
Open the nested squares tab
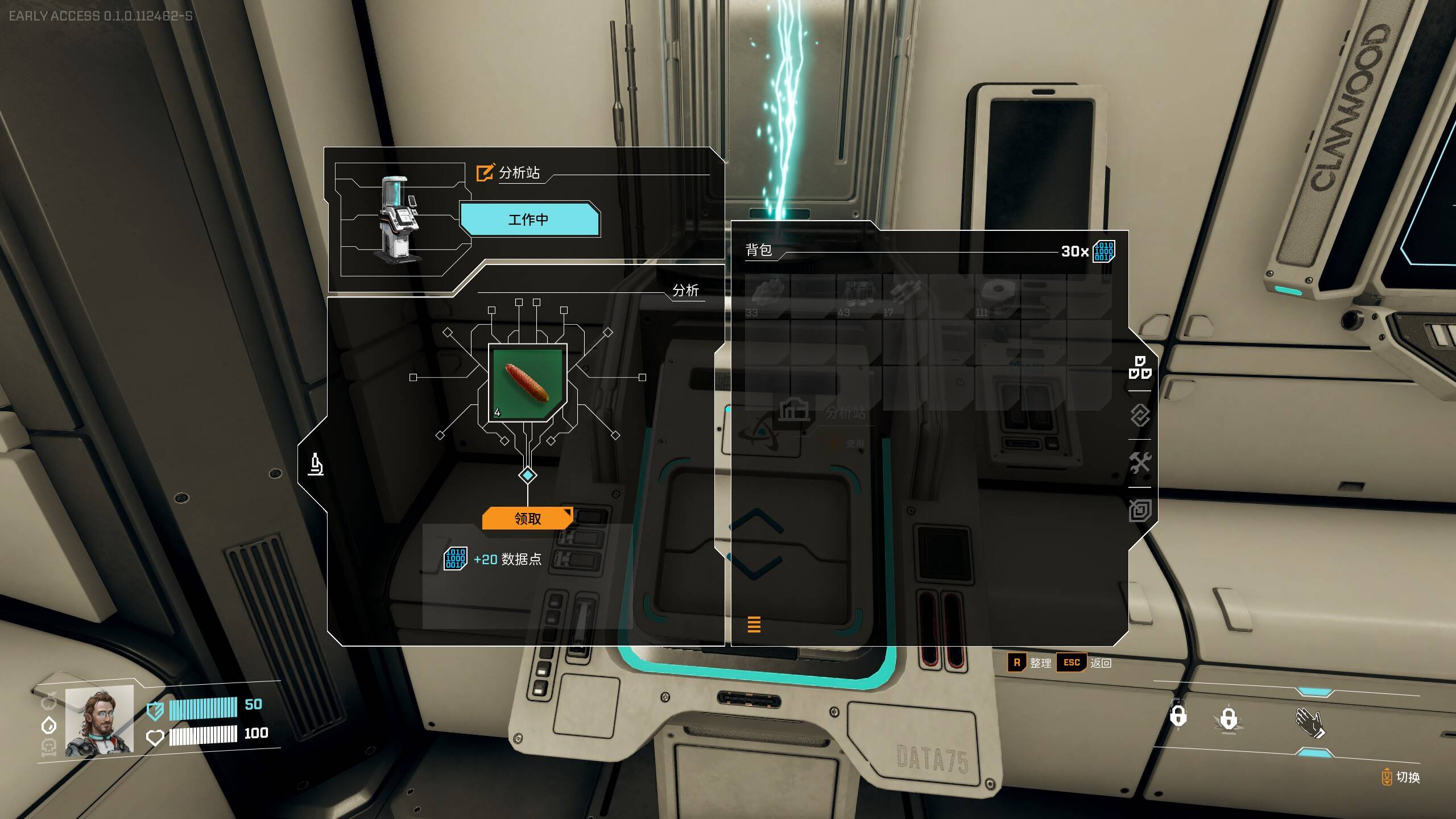click(x=1140, y=510)
